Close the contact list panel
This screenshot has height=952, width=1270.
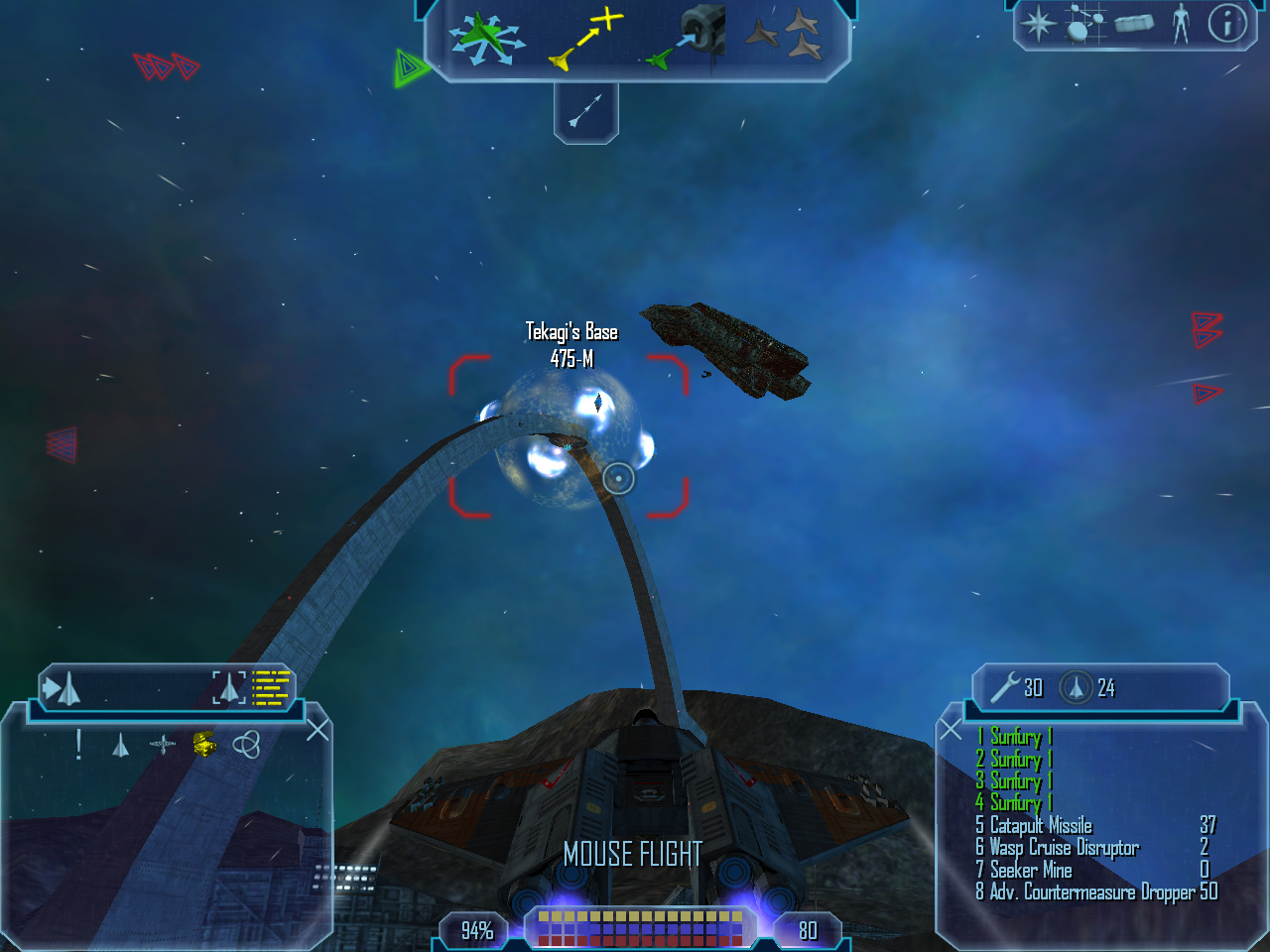[x=317, y=731]
